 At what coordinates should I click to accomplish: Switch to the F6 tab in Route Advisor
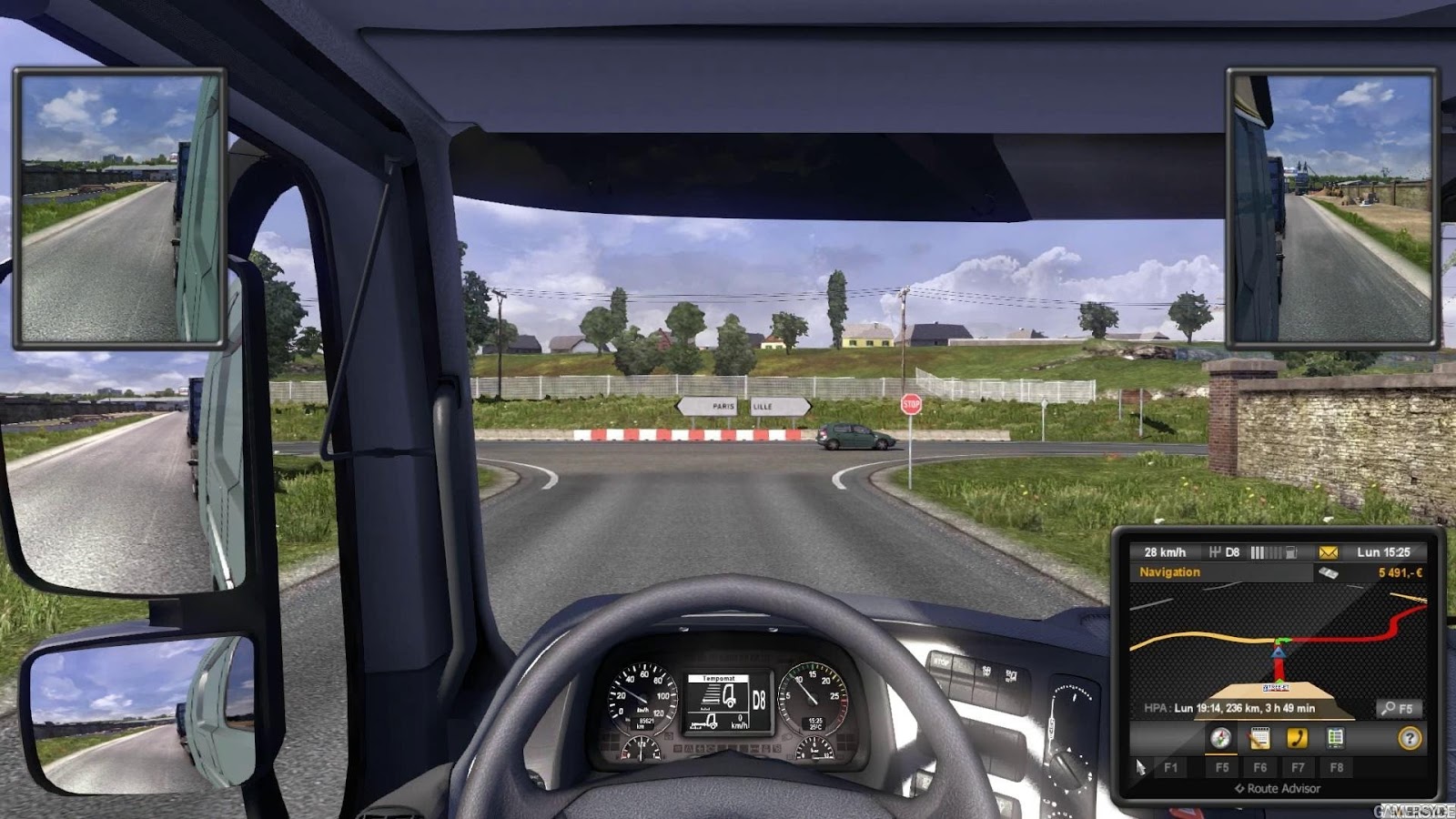(x=1260, y=767)
